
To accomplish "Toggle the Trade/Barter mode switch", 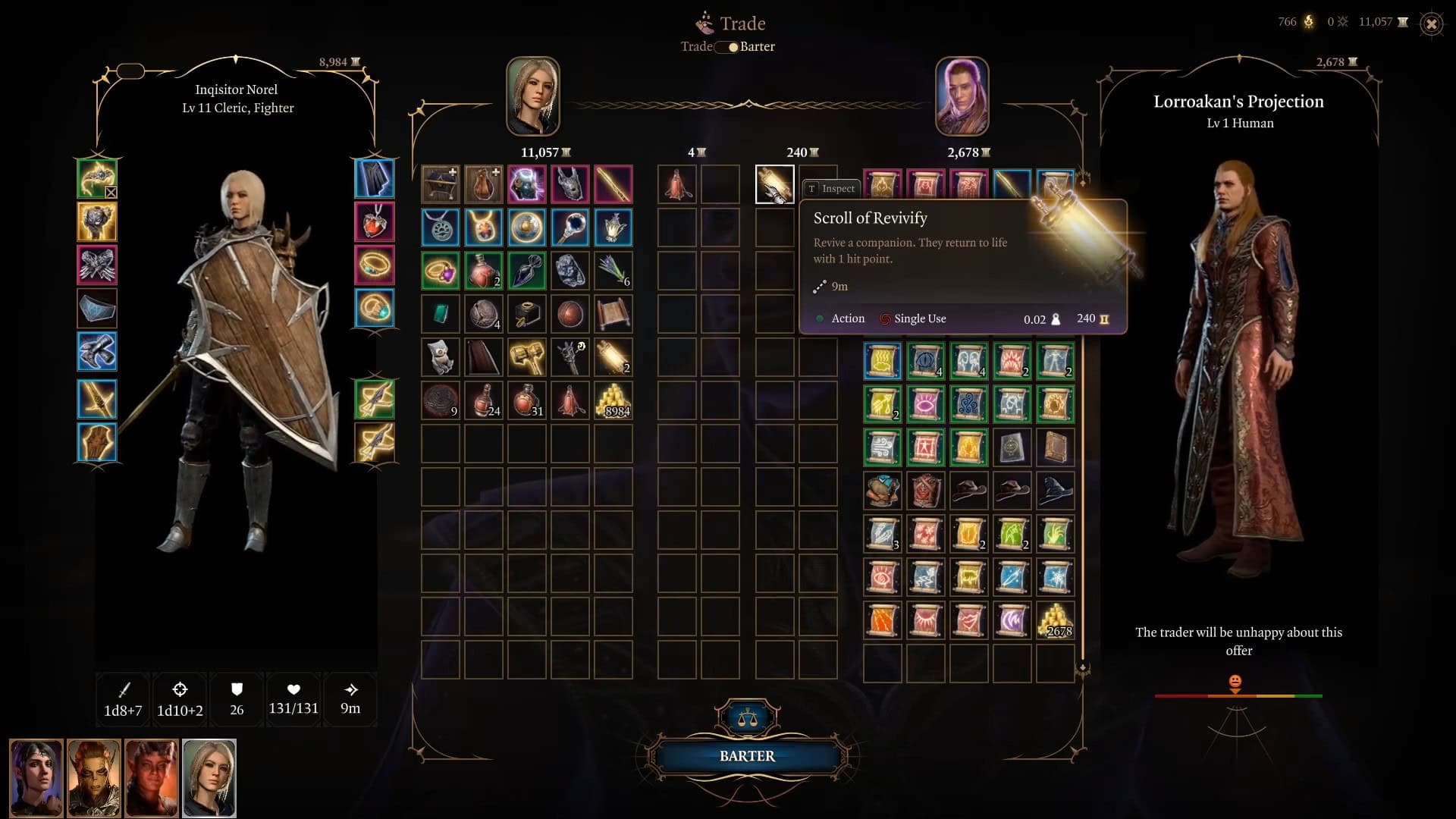I will tap(728, 47).
